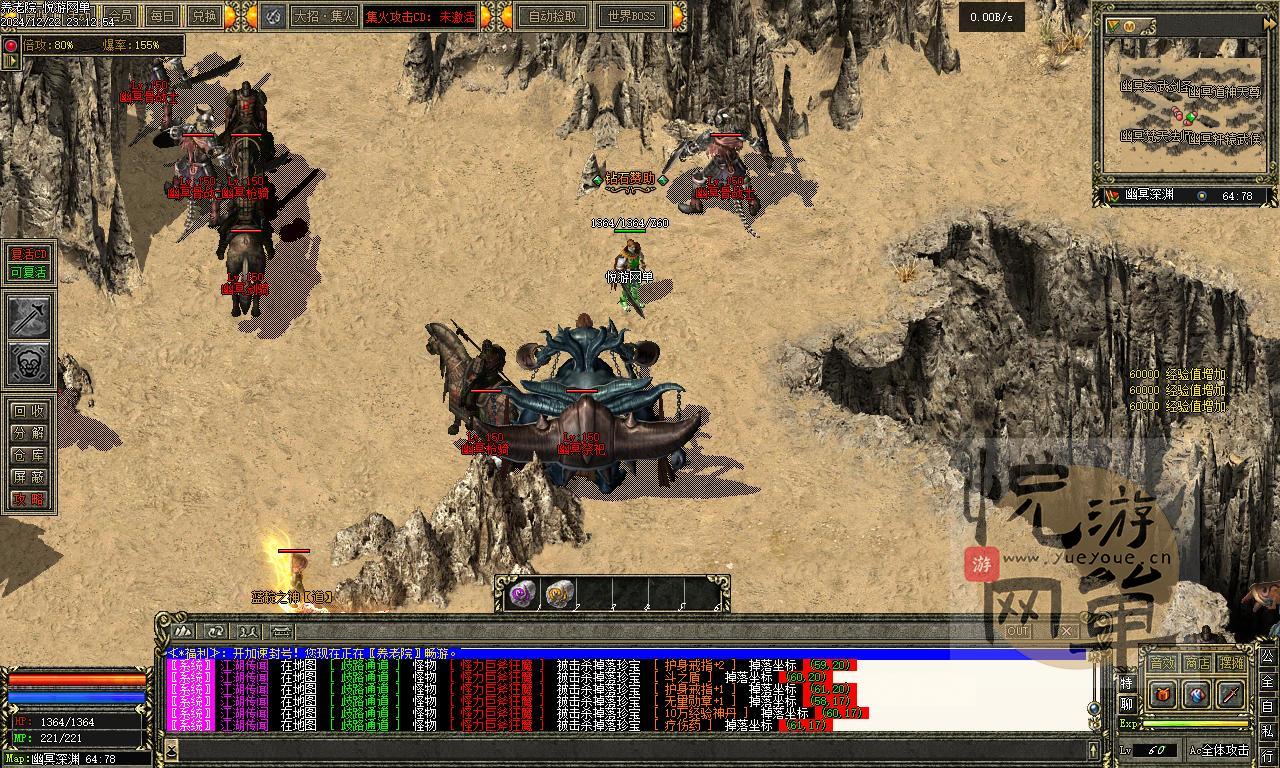
Task: Activate the 大招·集火 skill button
Action: click(321, 16)
